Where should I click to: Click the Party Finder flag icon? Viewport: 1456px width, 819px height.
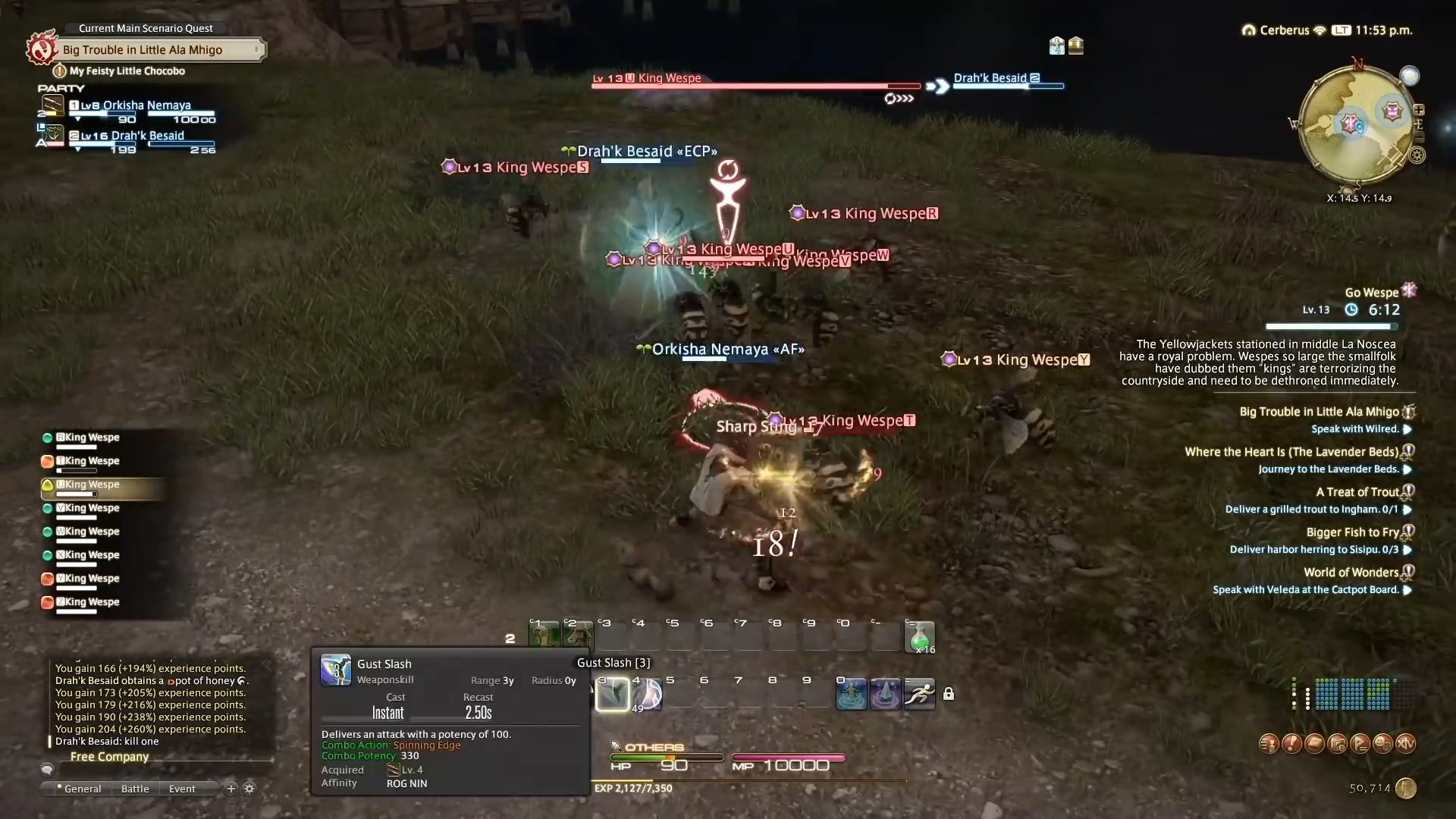1360,743
